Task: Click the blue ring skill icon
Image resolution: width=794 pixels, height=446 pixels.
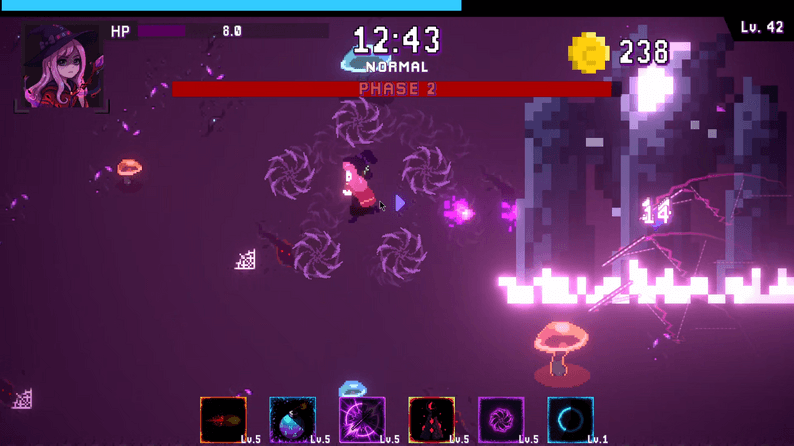Action: point(570,419)
